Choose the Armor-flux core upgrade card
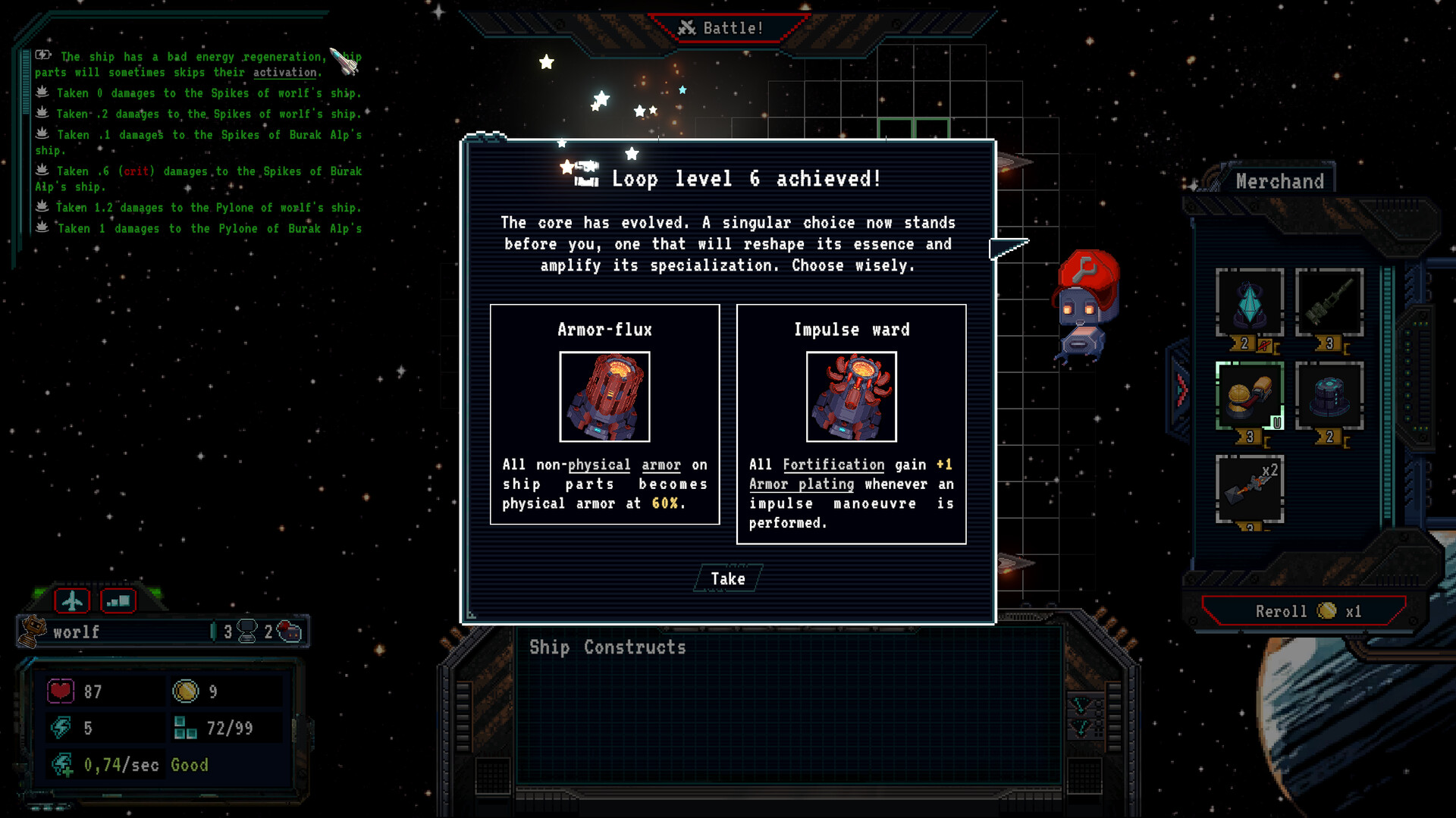The image size is (1456, 818). pyautogui.click(x=604, y=414)
